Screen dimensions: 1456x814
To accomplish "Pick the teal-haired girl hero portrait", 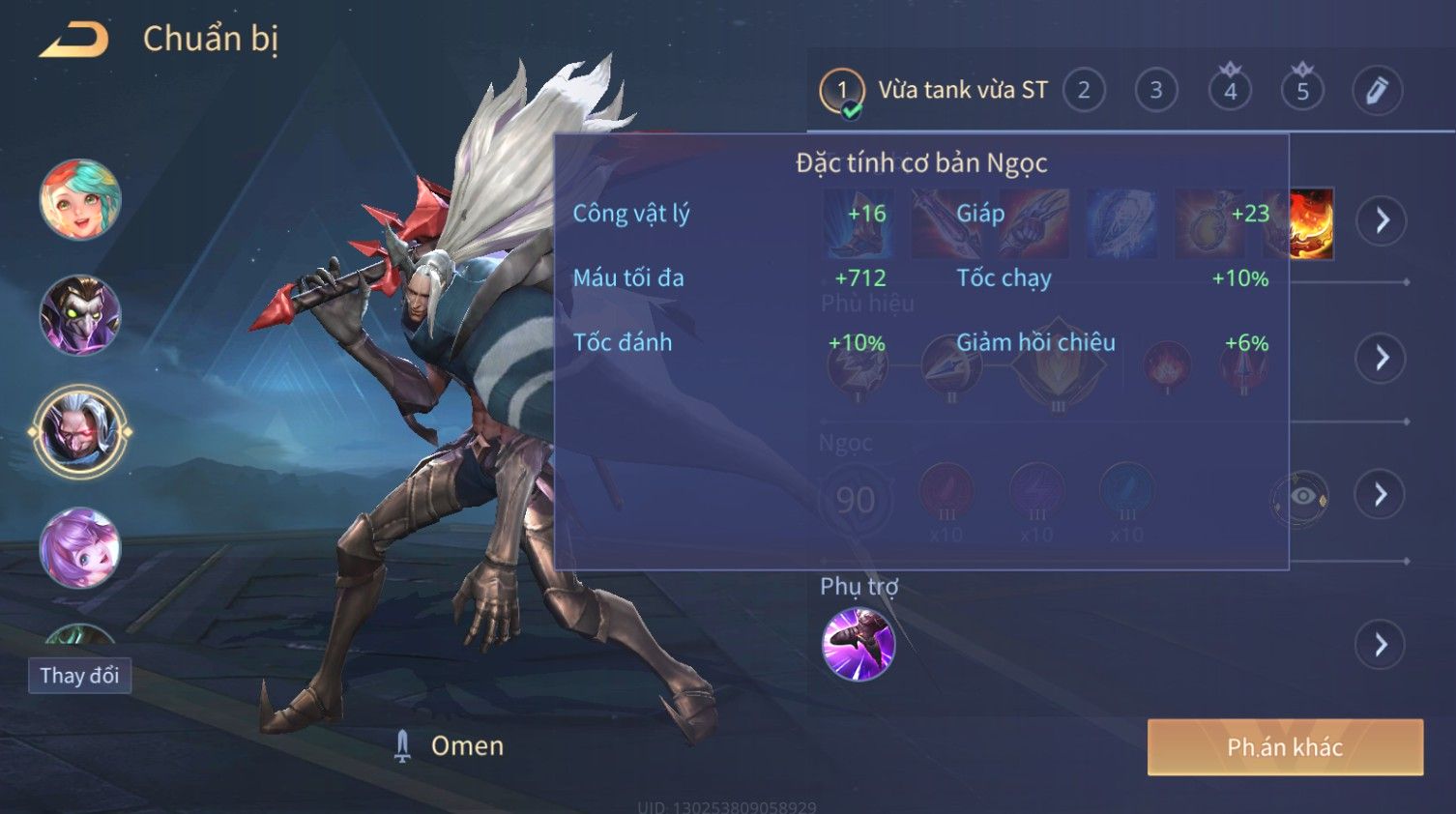I will (x=80, y=200).
